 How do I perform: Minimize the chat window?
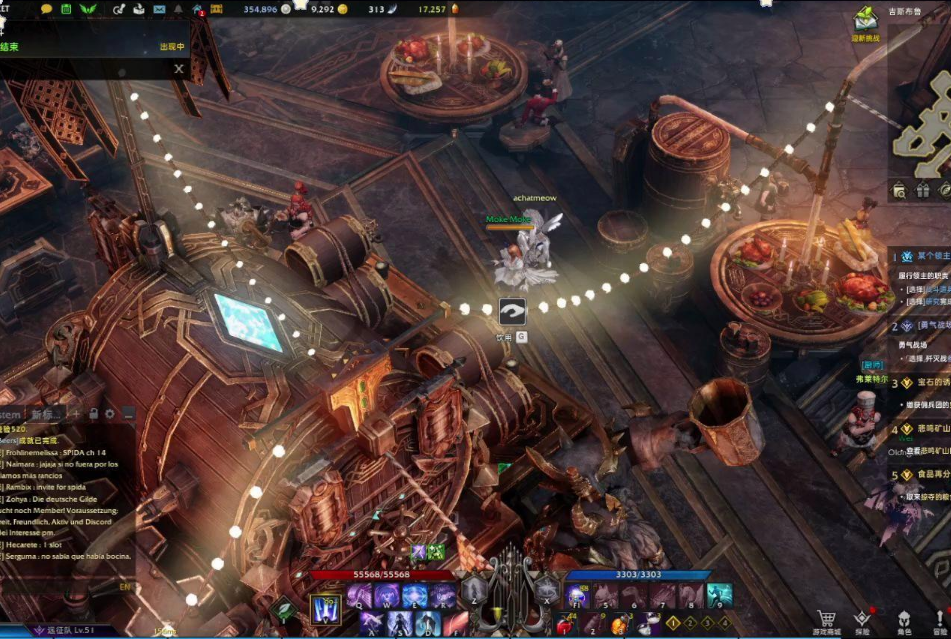tap(128, 414)
